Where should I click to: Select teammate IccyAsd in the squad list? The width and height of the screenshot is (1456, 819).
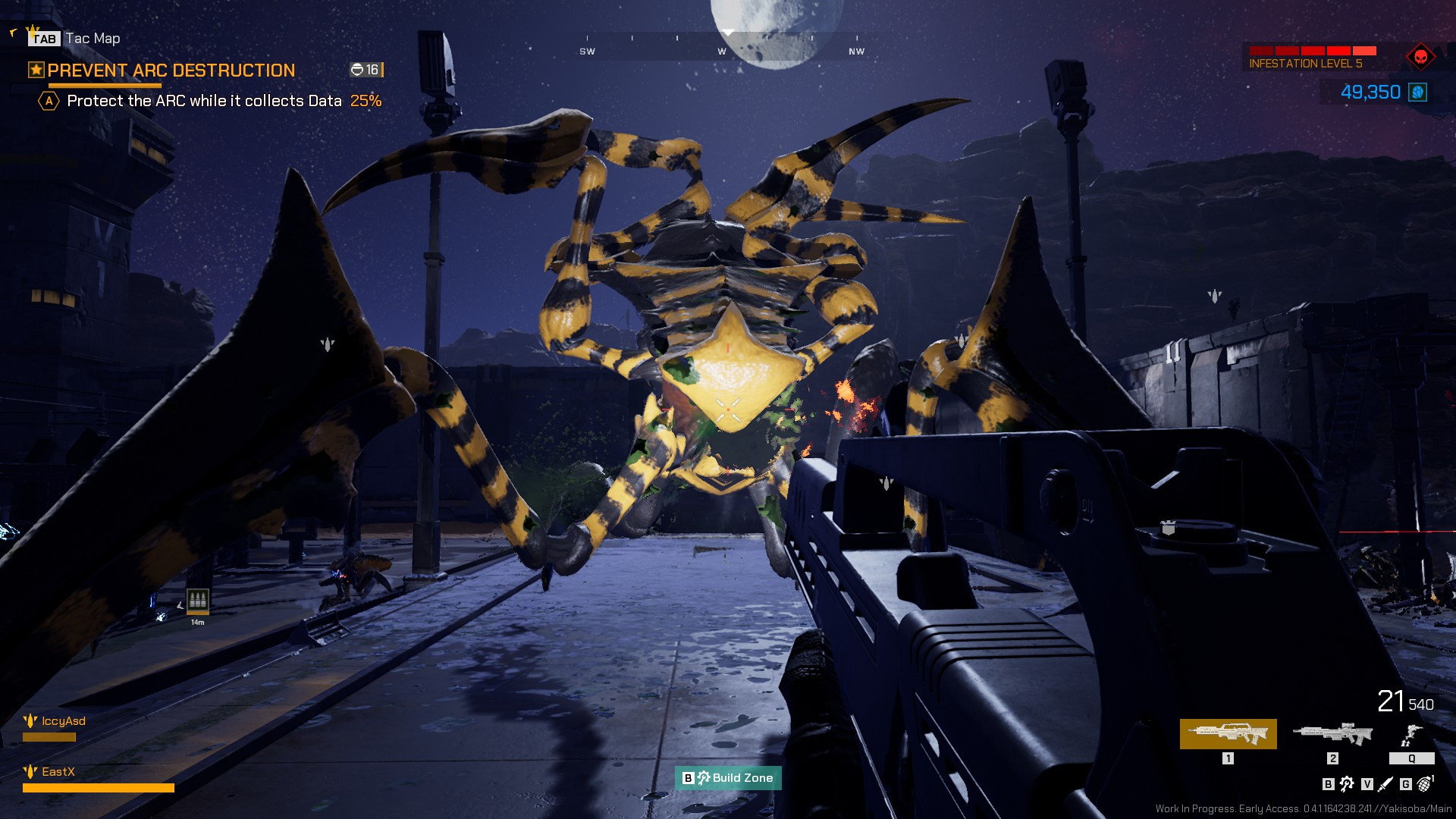(x=63, y=721)
